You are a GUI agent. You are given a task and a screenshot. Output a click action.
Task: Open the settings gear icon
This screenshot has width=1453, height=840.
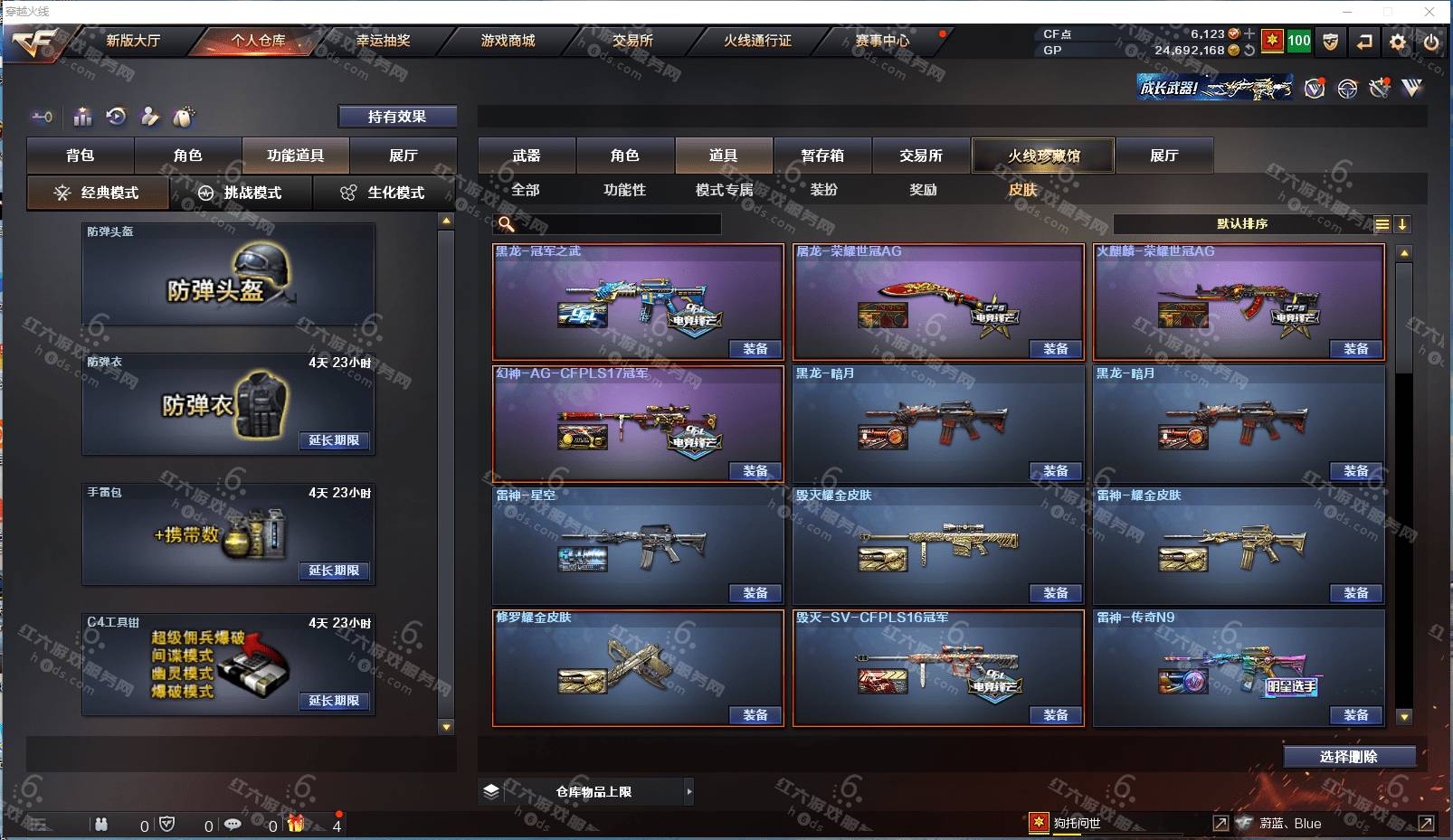[x=1398, y=42]
